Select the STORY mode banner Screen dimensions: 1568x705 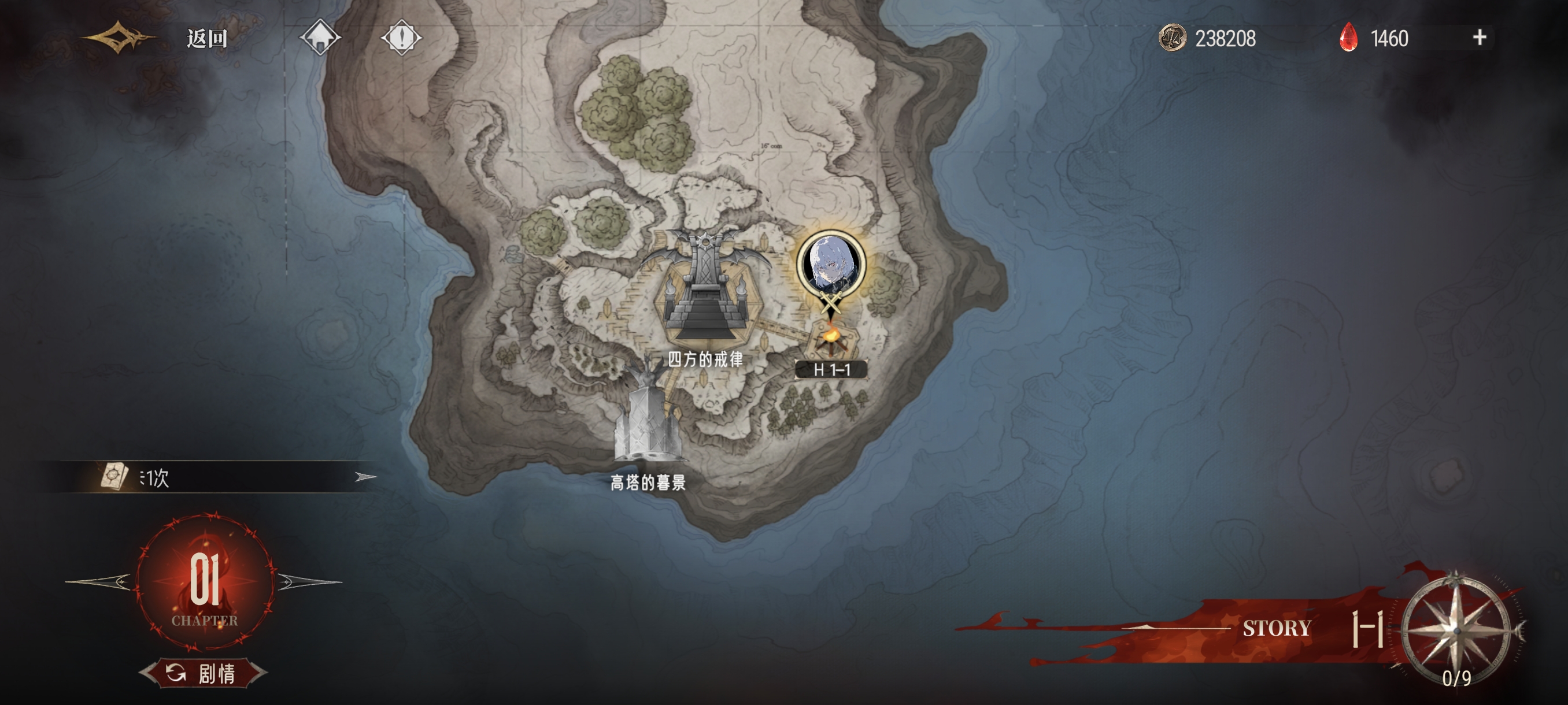[x=1277, y=628]
